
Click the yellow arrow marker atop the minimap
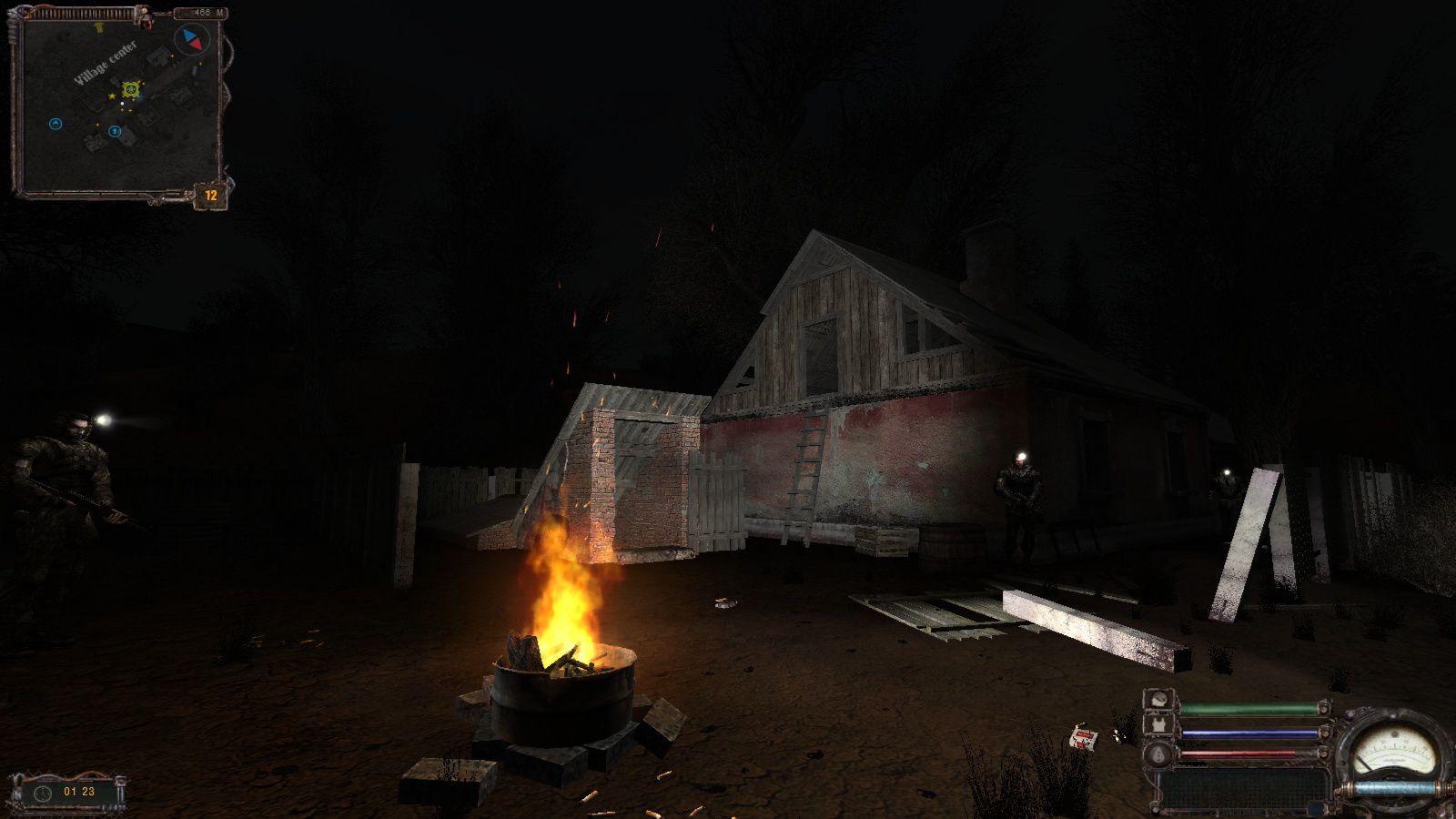pyautogui.click(x=99, y=27)
